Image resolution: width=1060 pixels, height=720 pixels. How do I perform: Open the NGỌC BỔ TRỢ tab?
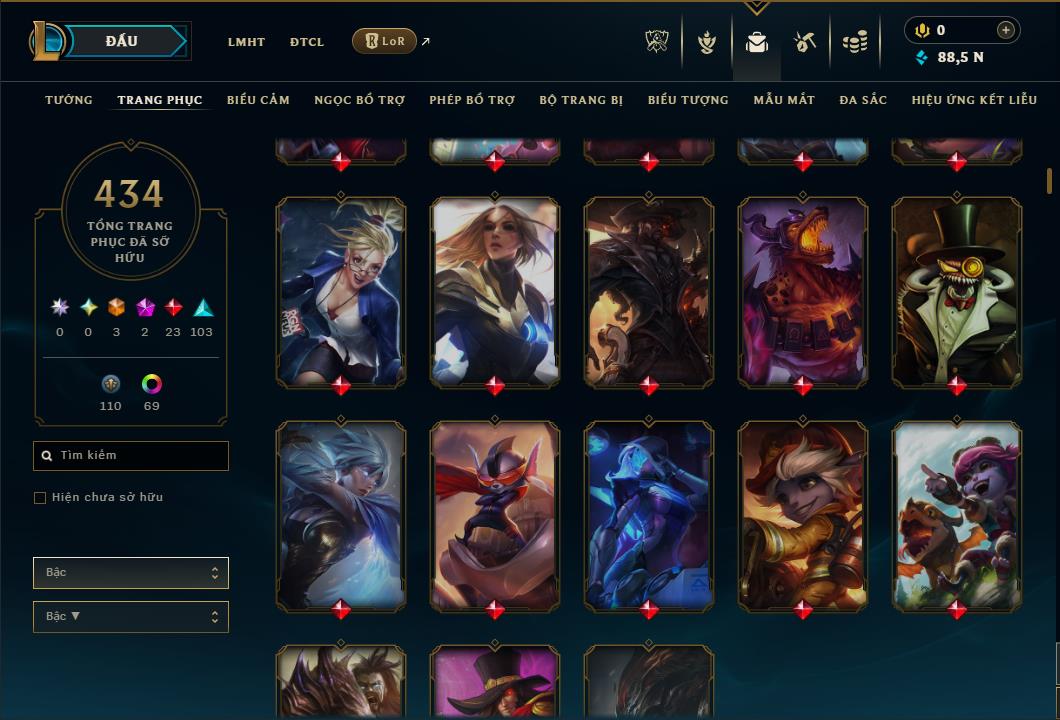[x=359, y=100]
